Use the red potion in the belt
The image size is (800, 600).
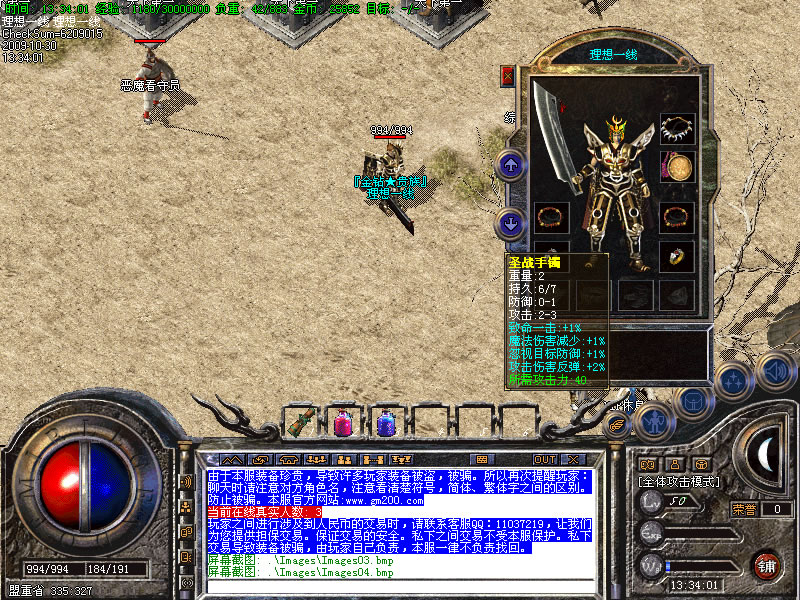click(x=342, y=423)
